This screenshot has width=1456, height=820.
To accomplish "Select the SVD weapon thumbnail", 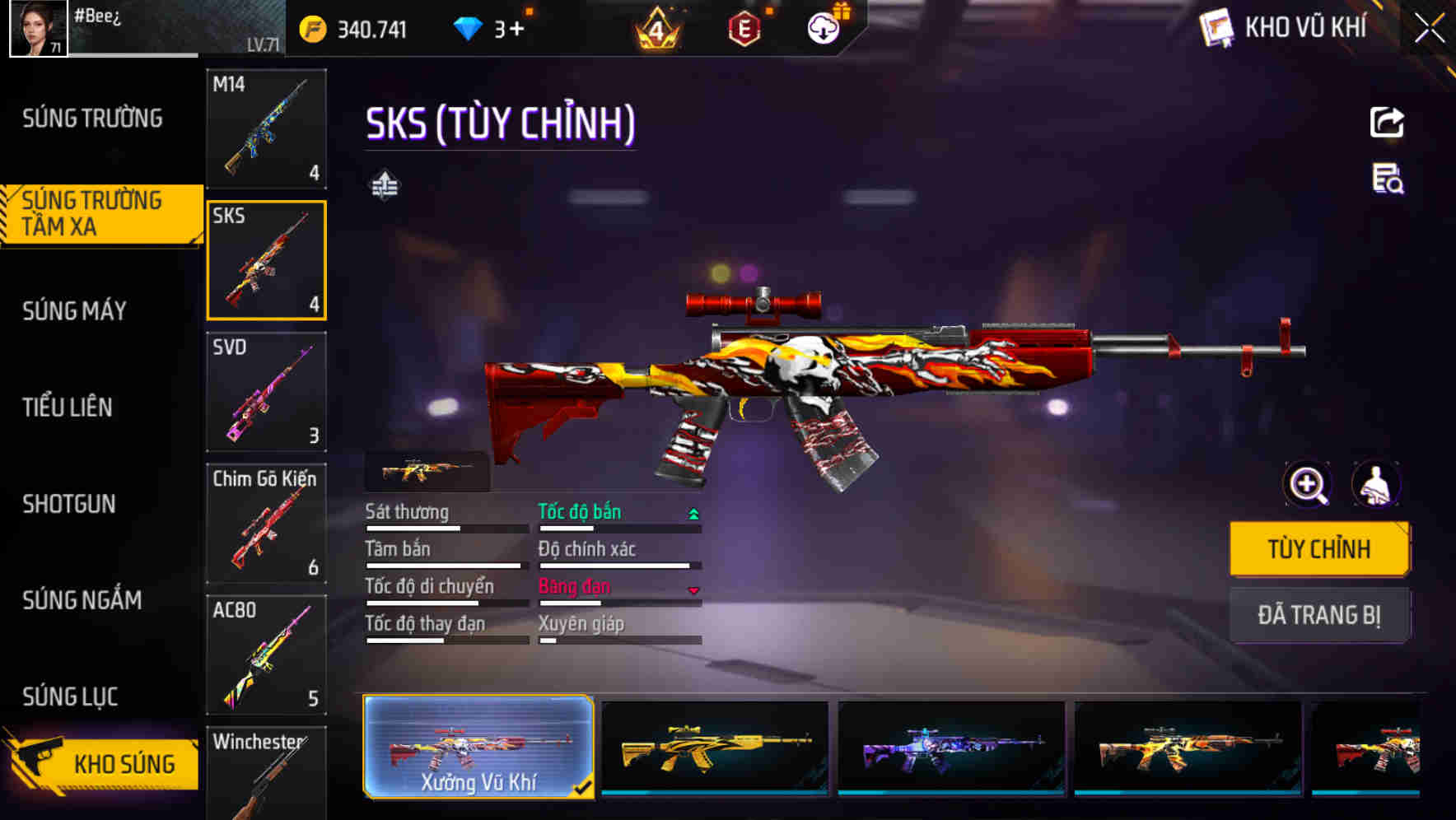I will tap(267, 393).
